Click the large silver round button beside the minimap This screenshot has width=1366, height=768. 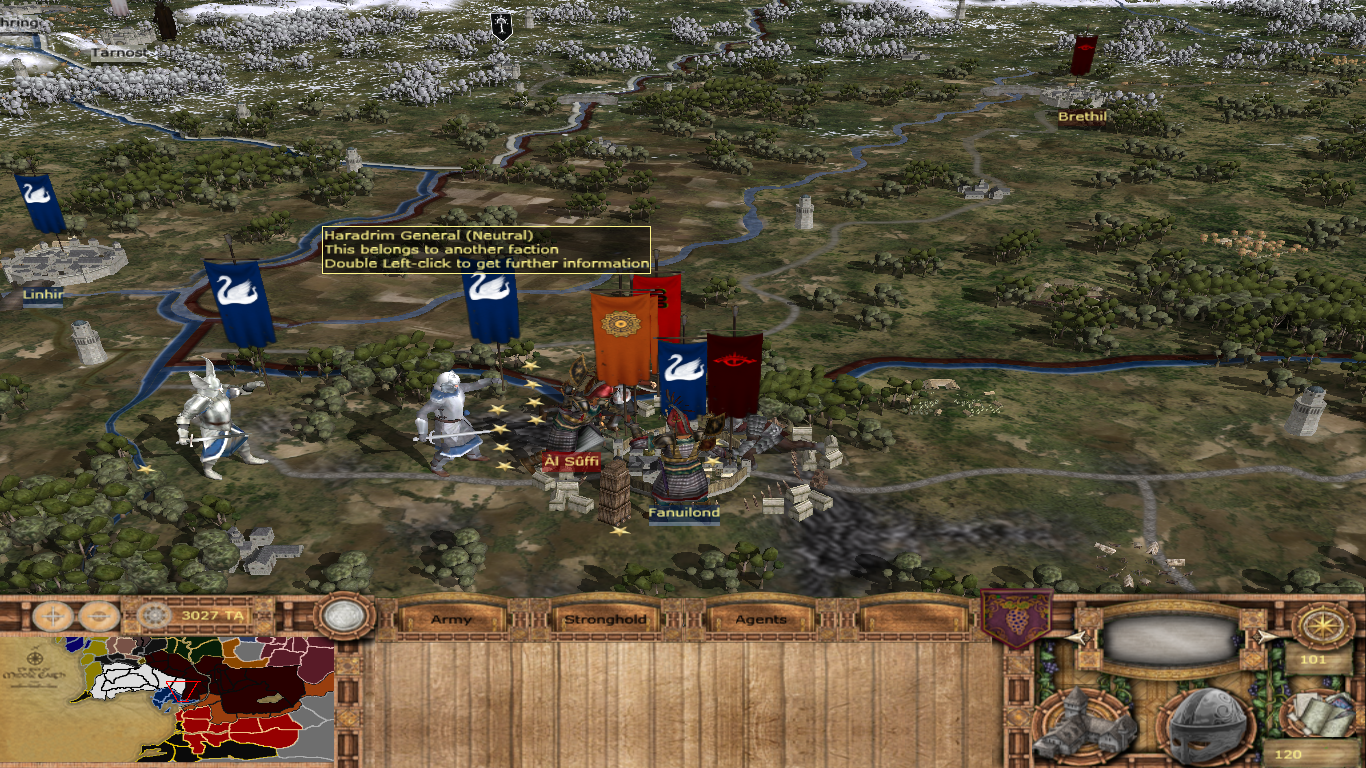click(342, 616)
